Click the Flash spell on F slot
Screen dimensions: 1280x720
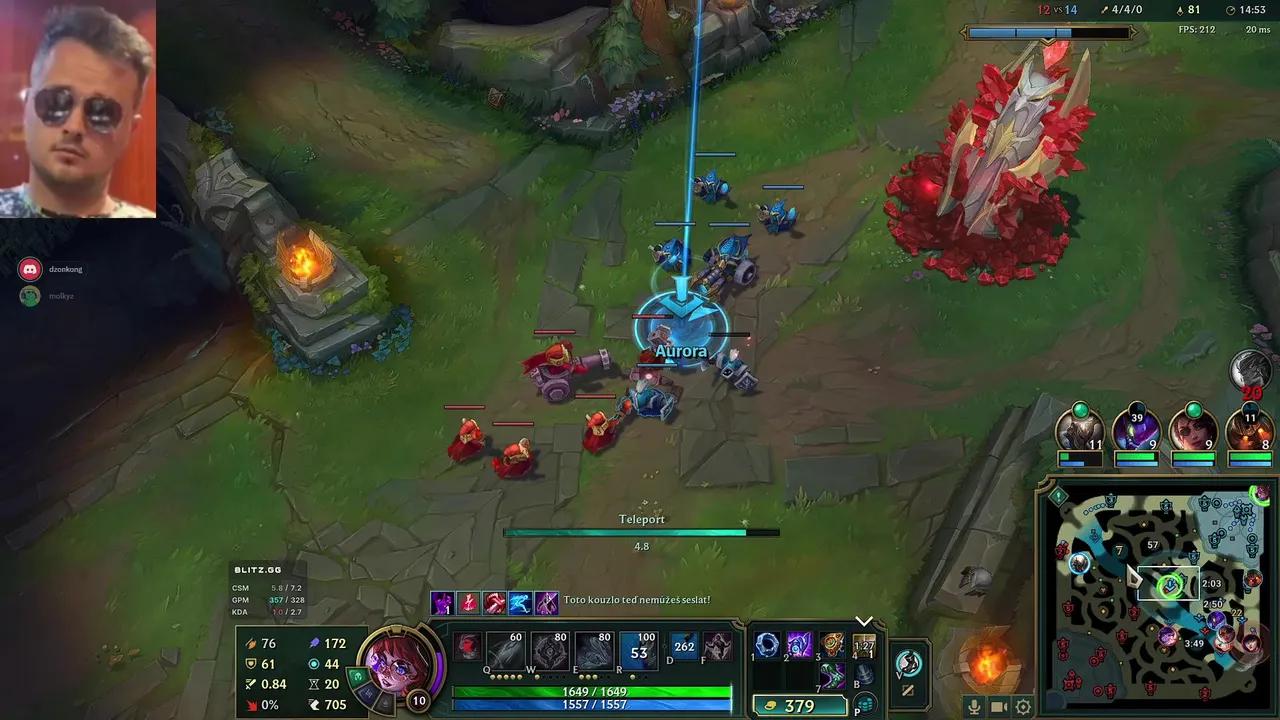point(717,648)
